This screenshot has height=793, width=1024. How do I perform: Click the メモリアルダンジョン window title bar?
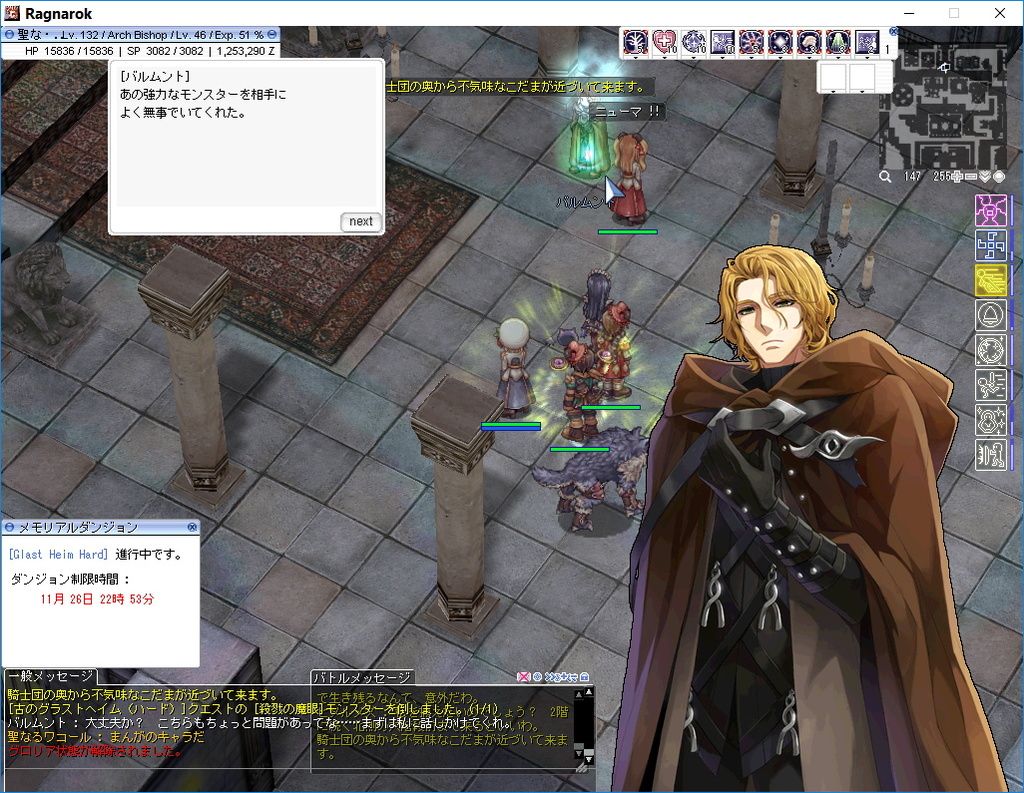(x=100, y=527)
